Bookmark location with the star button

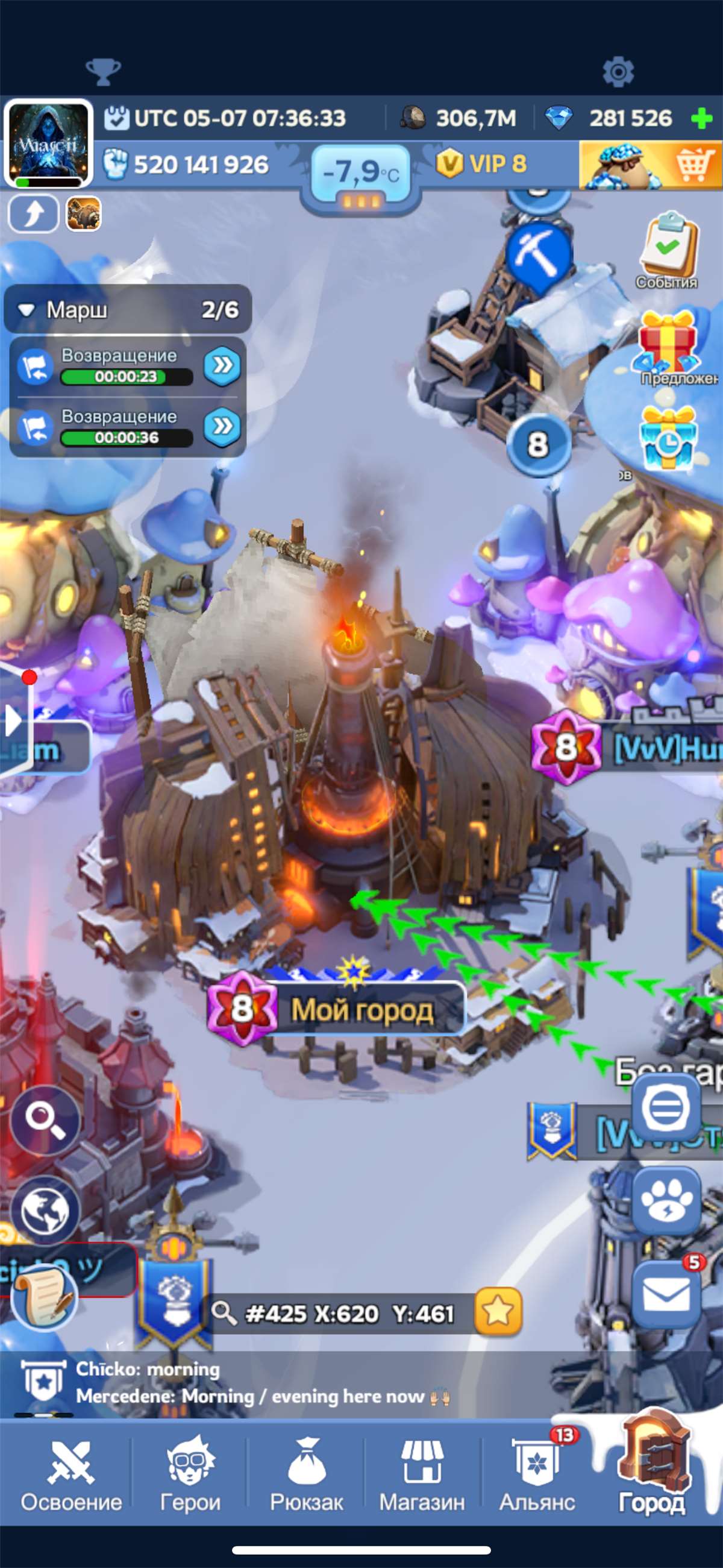click(498, 1311)
